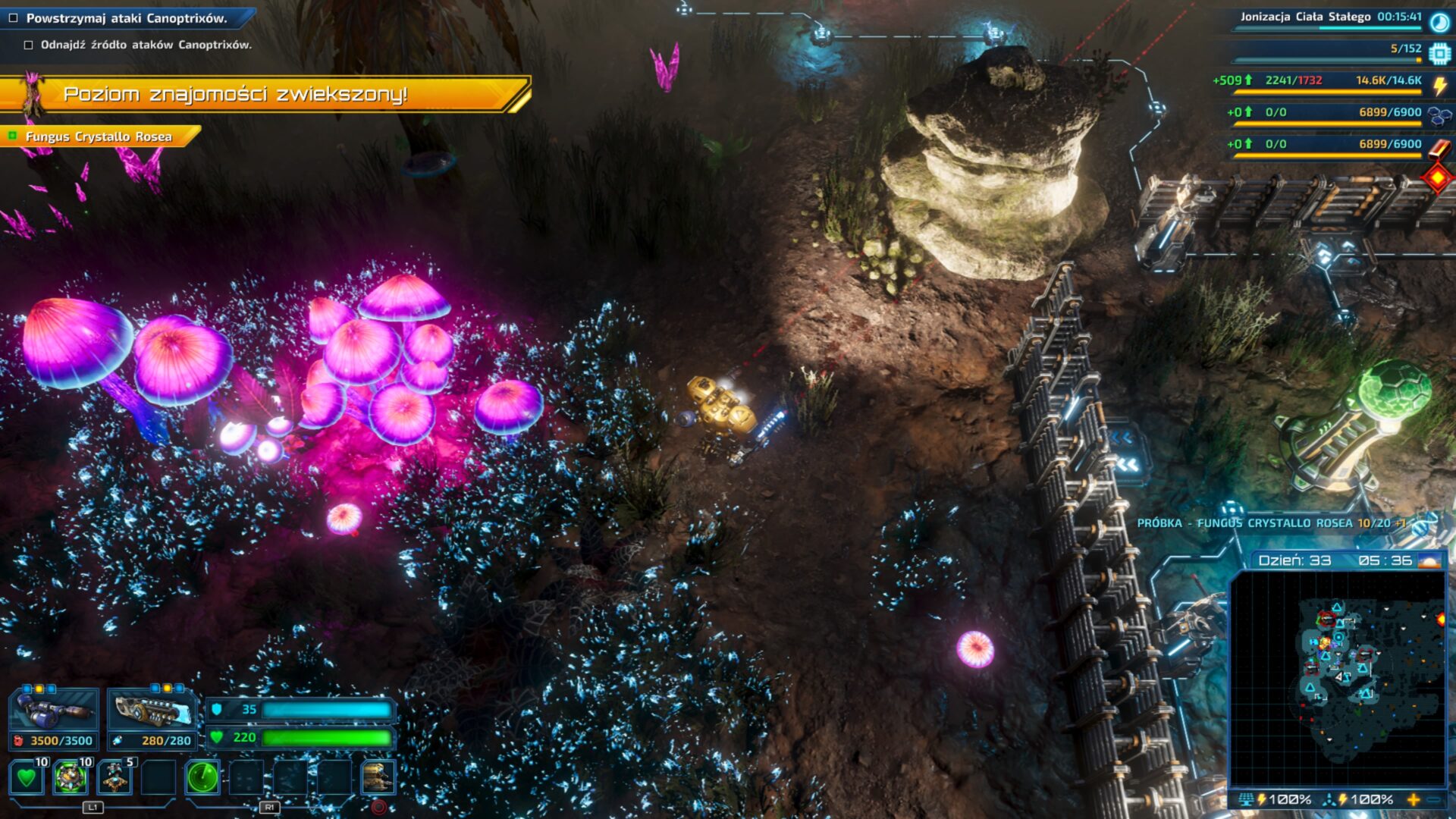
Task: Select the white-bladed rifle weapon slot
Action: (x=152, y=711)
